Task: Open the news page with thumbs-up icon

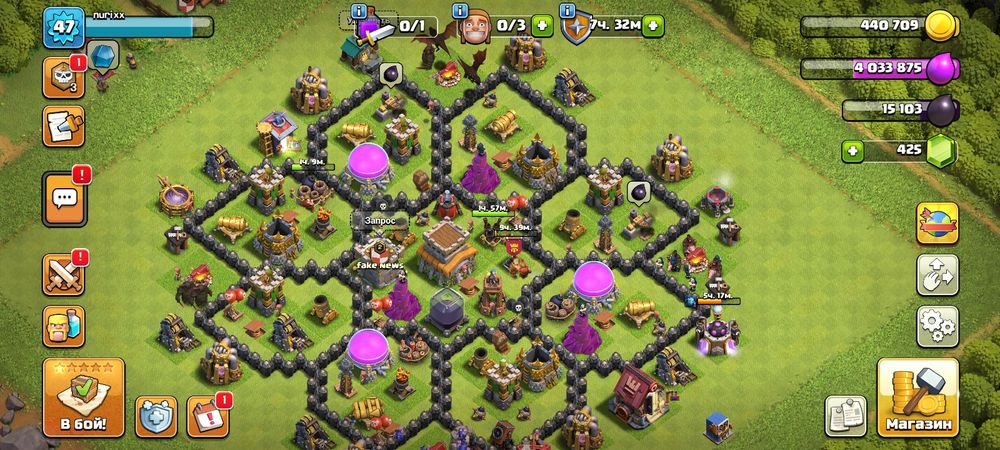Action: pos(63,127)
